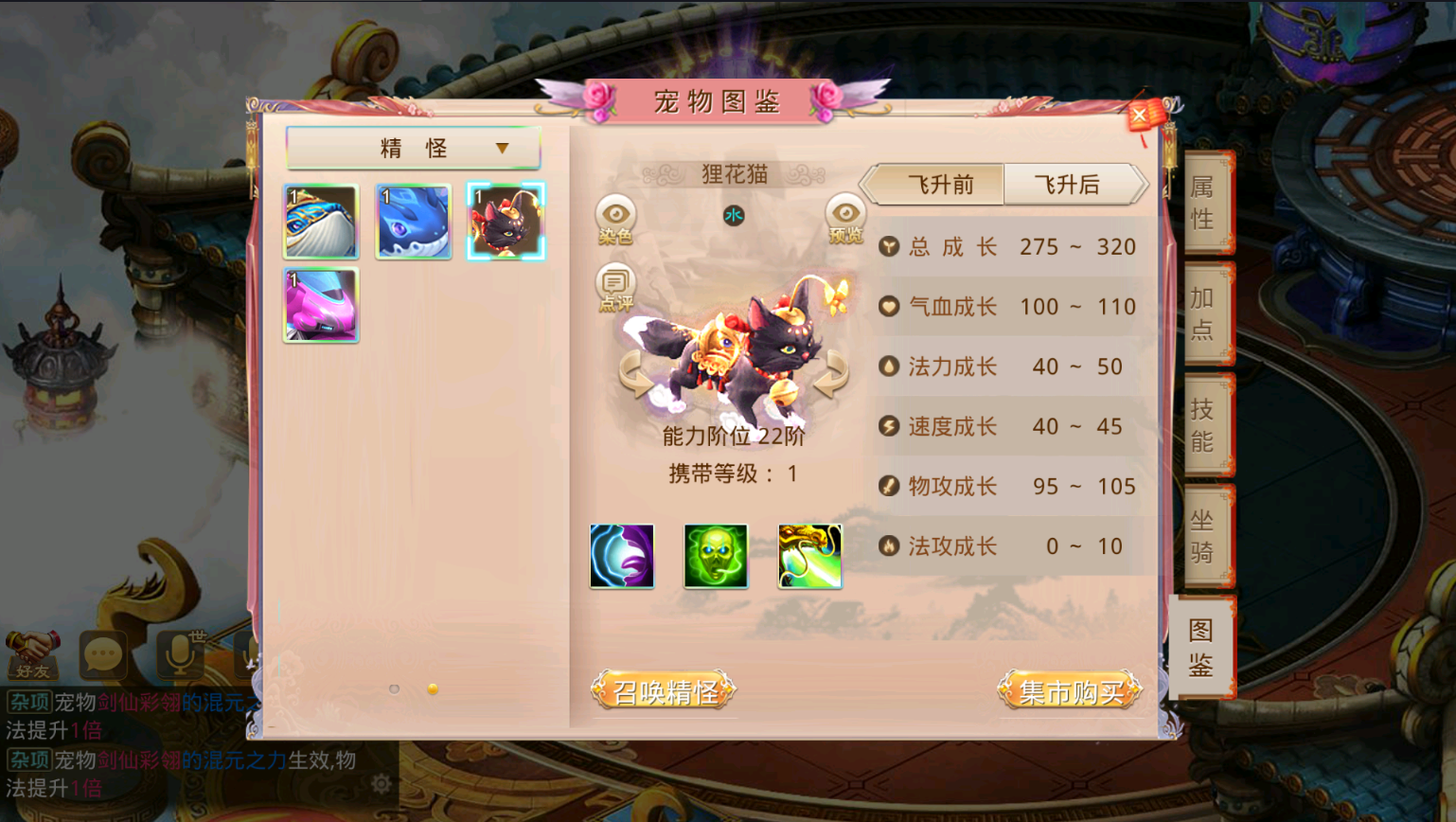The image size is (1456, 822).
Task: Expand the 精怪 category dropdown
Action: point(415,147)
